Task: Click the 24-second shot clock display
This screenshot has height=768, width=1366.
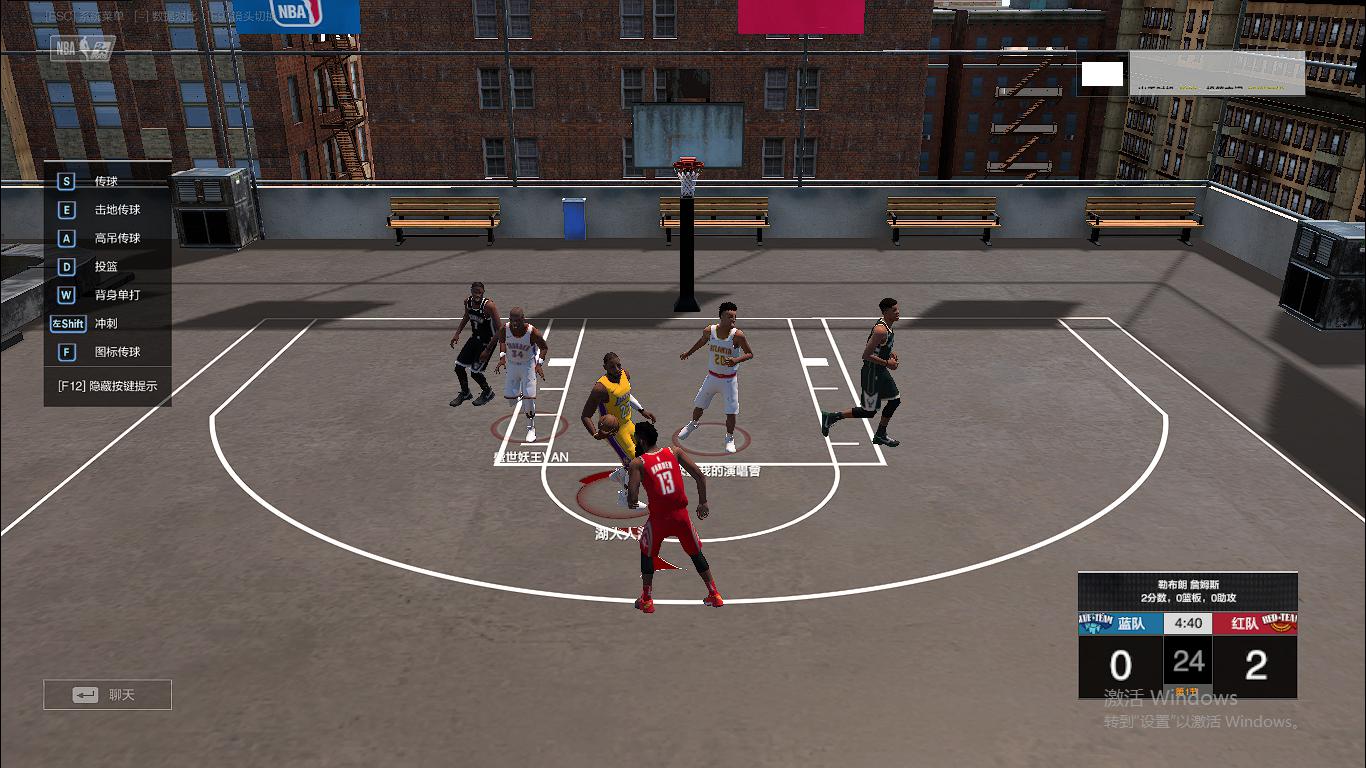Action: tap(1187, 662)
